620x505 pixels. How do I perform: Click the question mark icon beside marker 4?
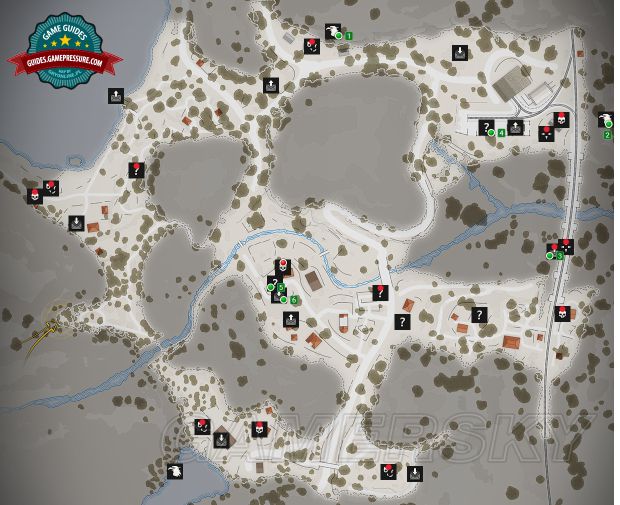point(486,127)
